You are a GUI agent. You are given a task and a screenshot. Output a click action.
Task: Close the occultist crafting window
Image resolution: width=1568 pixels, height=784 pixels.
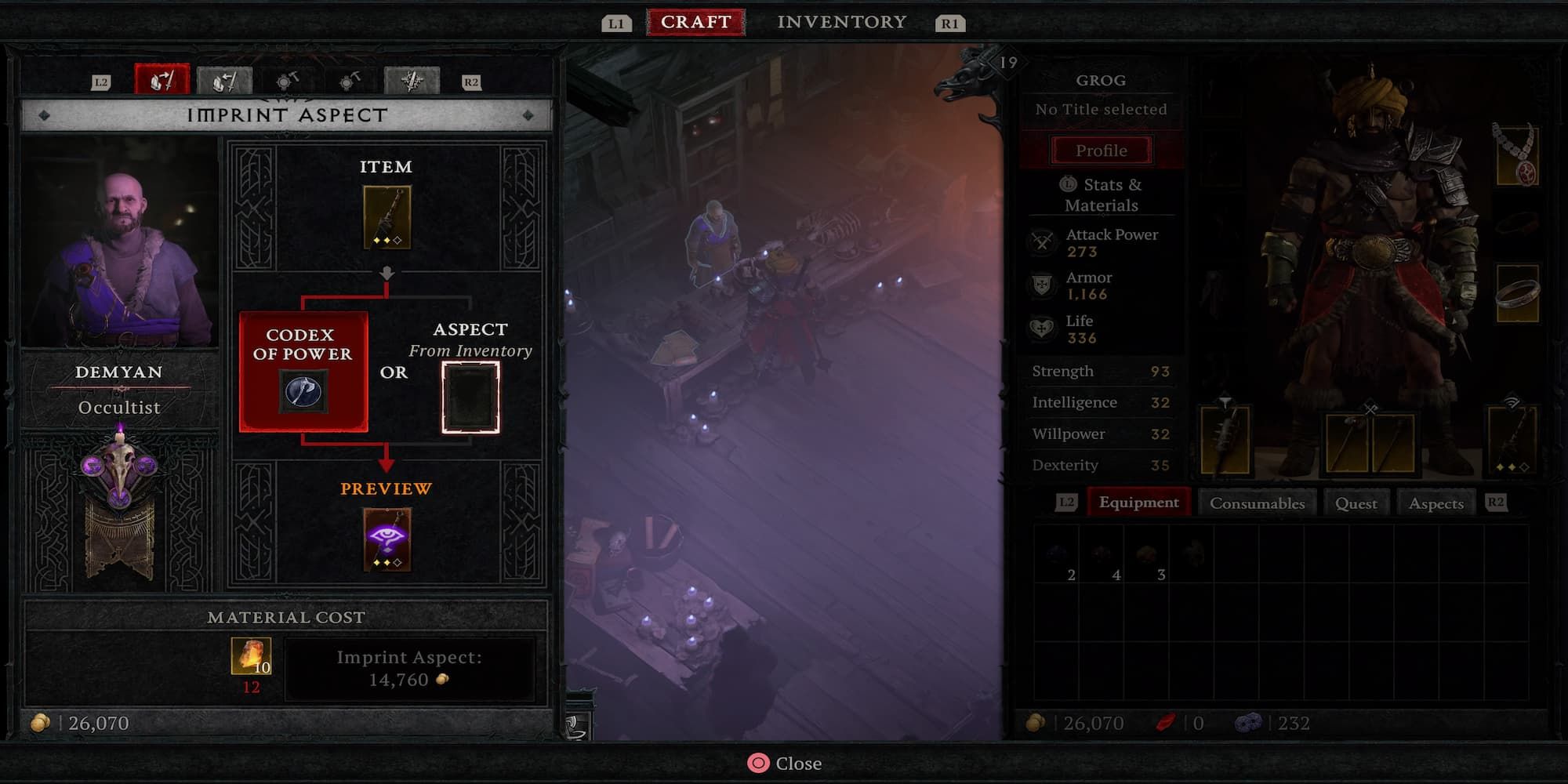(x=784, y=763)
